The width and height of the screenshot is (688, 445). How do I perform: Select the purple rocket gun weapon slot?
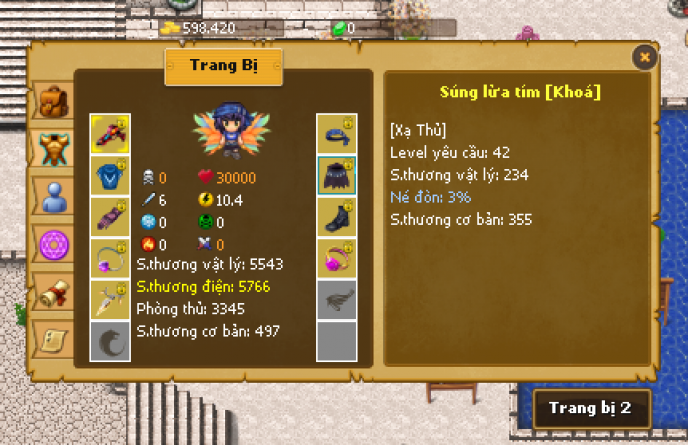(109, 133)
